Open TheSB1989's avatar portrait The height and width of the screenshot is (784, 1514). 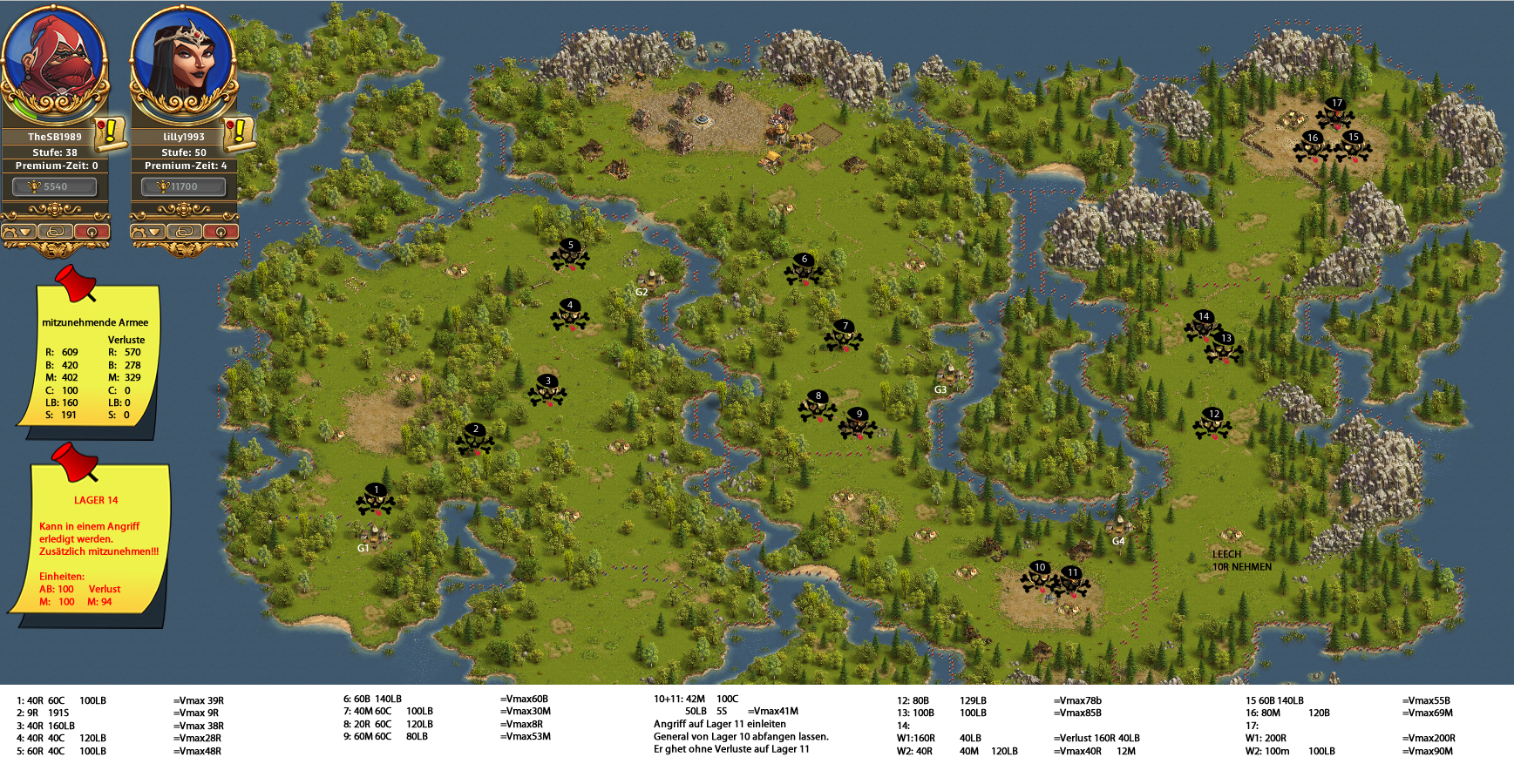coord(54,61)
